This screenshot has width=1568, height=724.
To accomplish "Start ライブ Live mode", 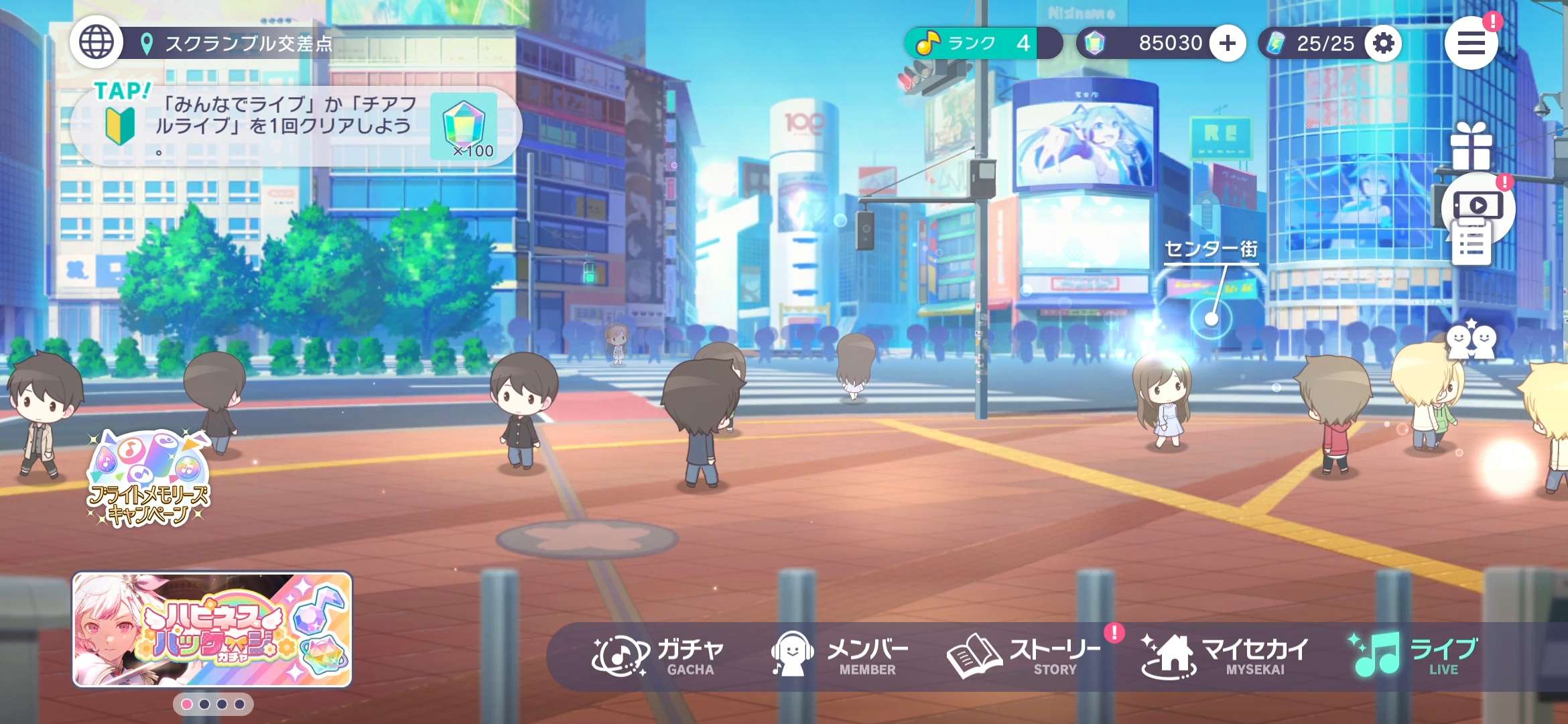I will click(x=1414, y=656).
